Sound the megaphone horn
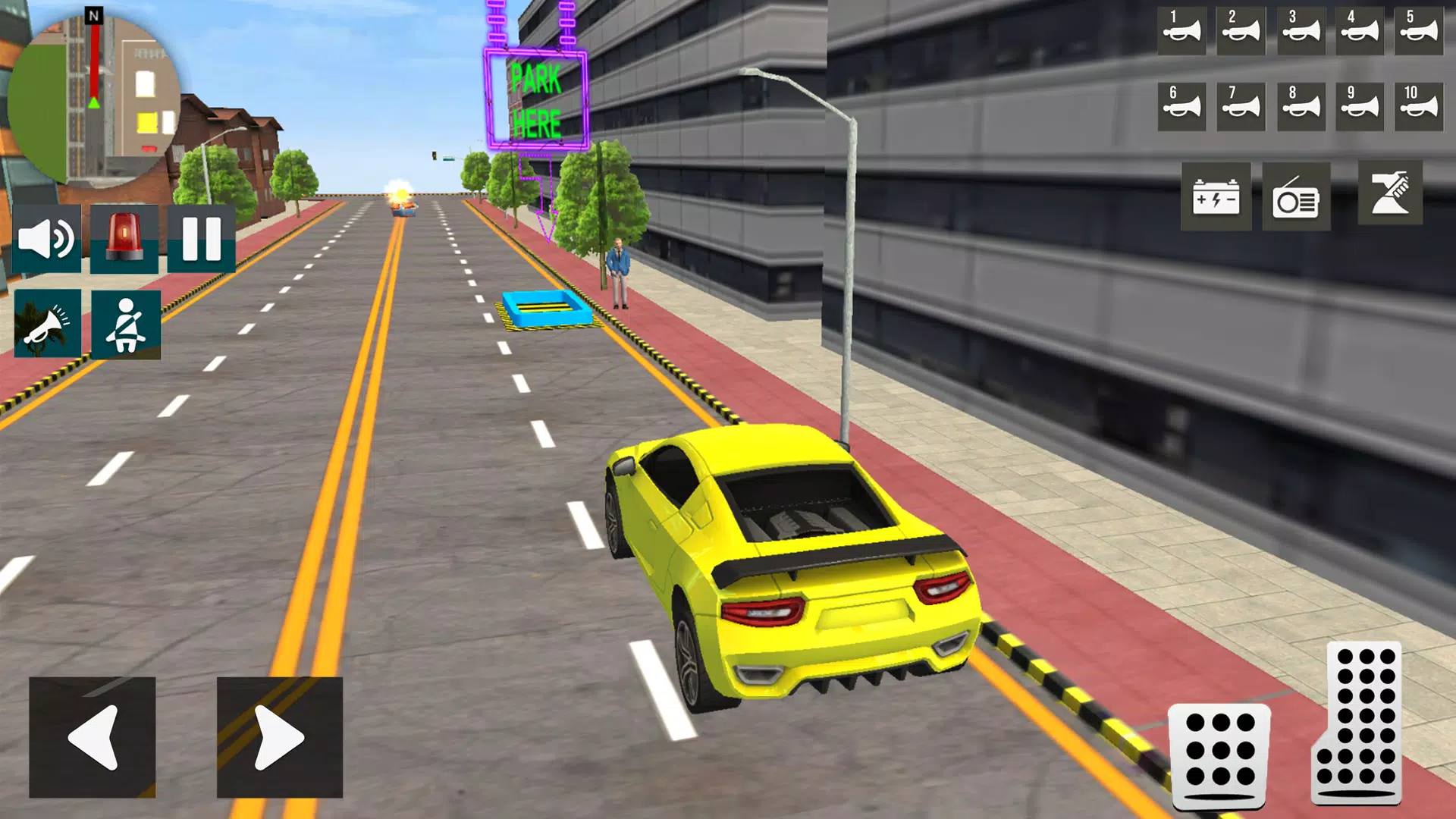Viewport: 1456px width, 819px height. pos(47,322)
